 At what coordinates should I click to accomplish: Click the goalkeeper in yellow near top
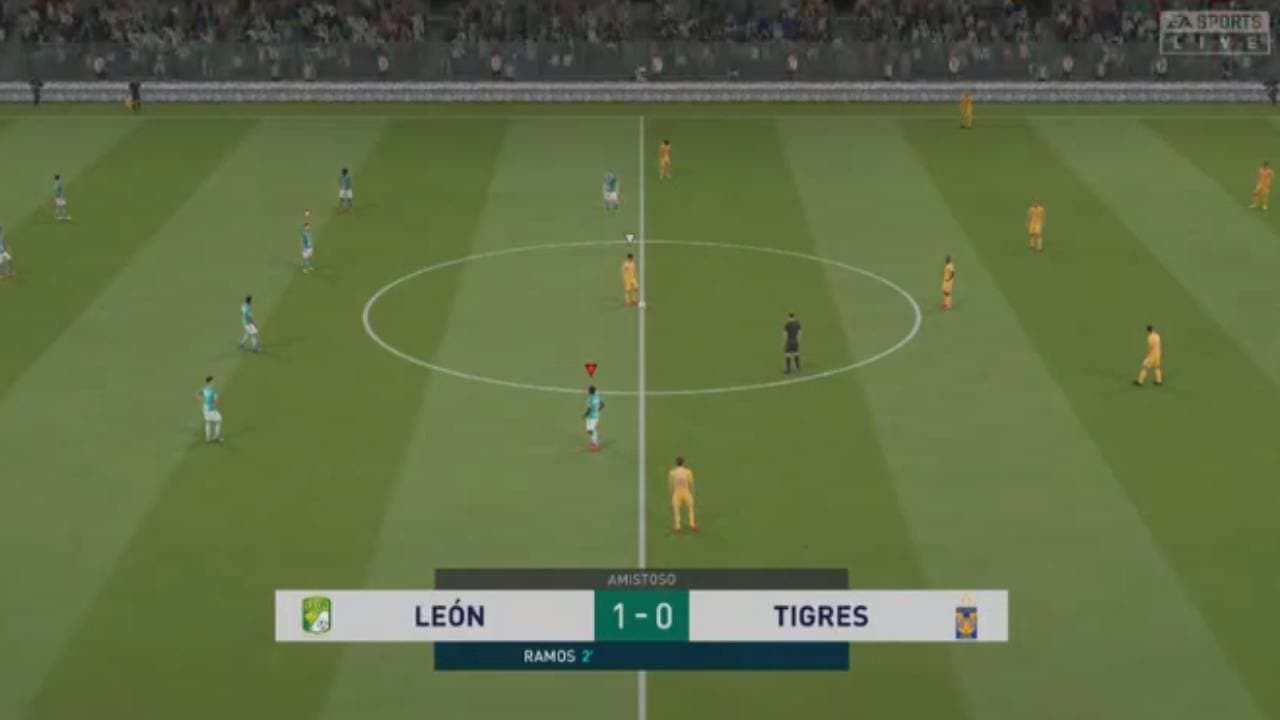[965, 105]
